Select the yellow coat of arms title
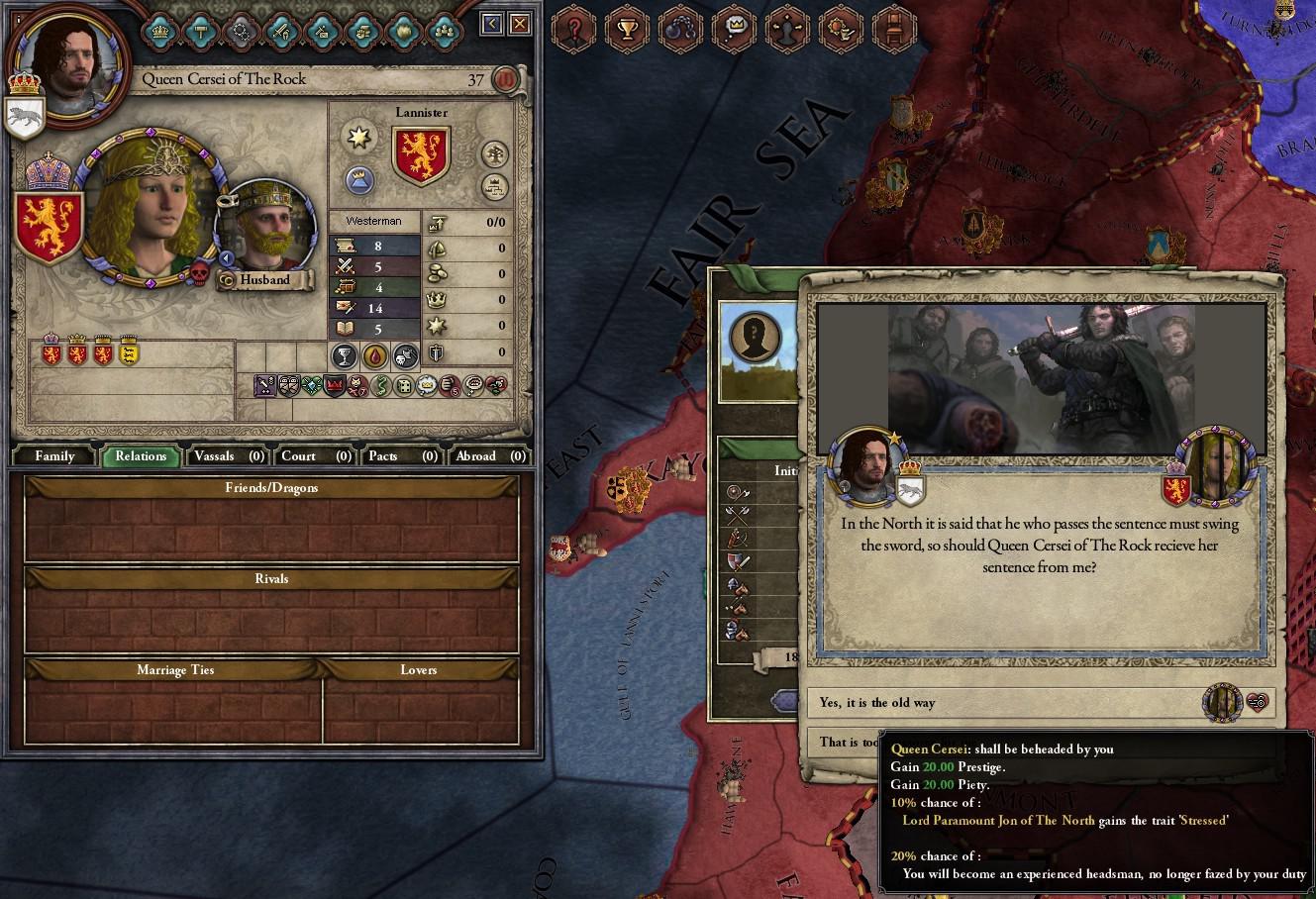Viewport: 1316px width, 899px height. pos(129,351)
